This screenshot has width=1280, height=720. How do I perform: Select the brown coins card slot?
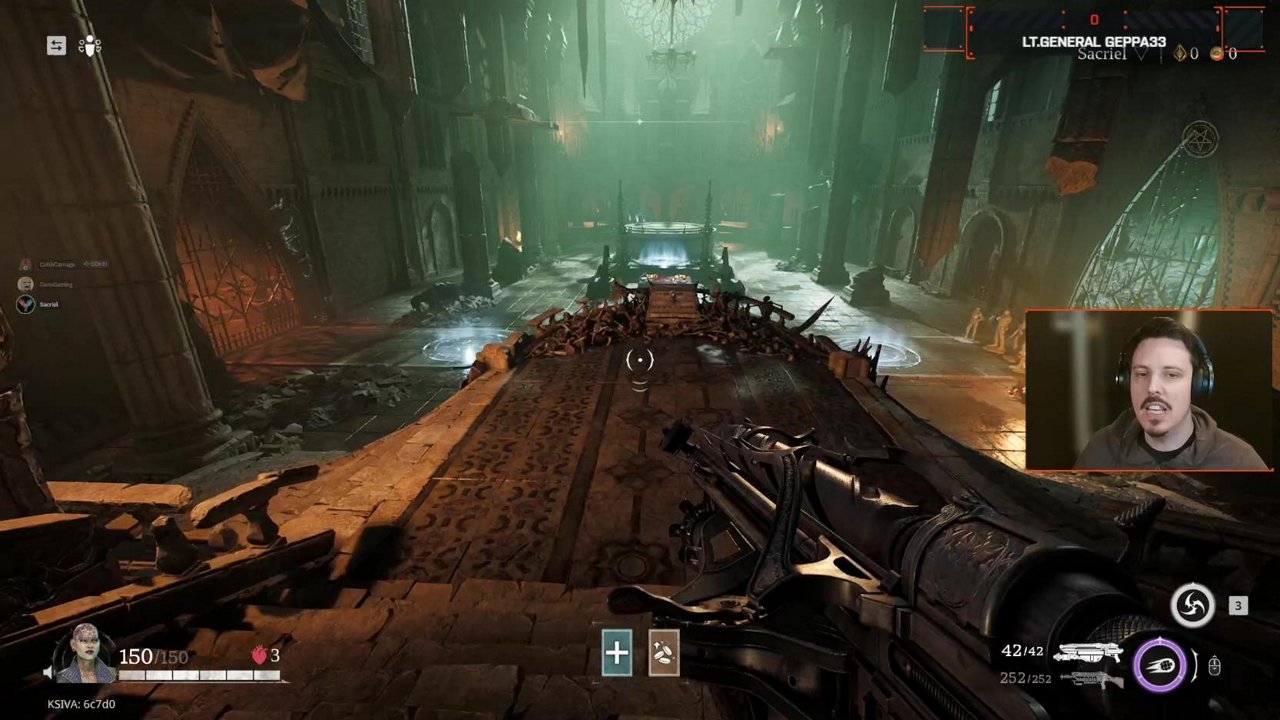tap(664, 654)
